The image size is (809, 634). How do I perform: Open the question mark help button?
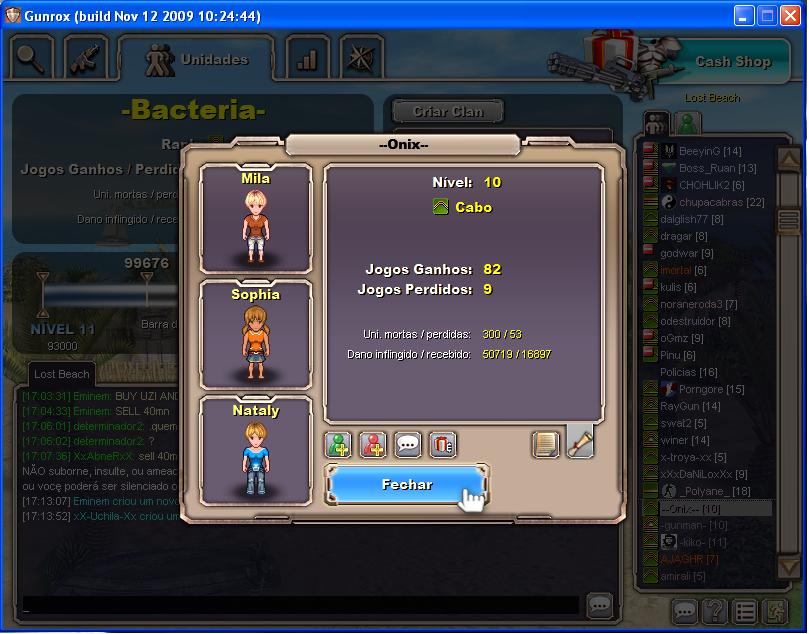713,610
